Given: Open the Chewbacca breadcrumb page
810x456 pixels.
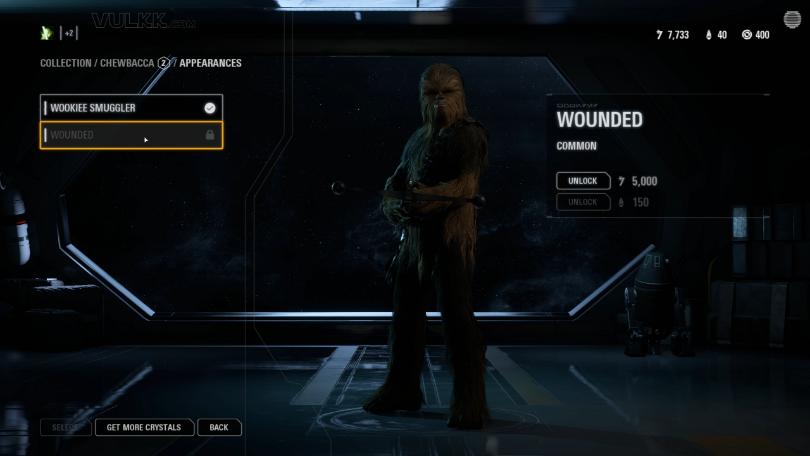Looking at the screenshot, I should (126, 63).
